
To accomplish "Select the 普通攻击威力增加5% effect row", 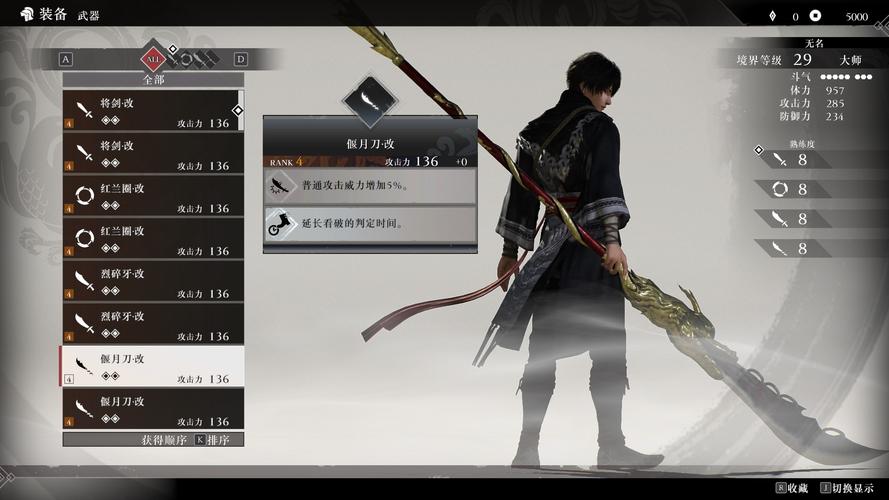I will pos(370,186).
